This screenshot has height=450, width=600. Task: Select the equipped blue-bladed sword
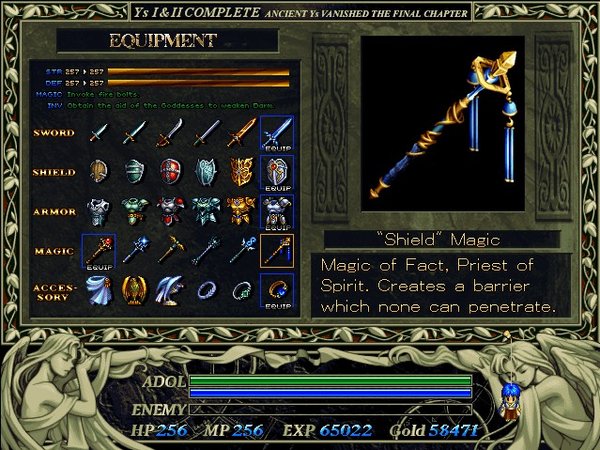(276, 133)
